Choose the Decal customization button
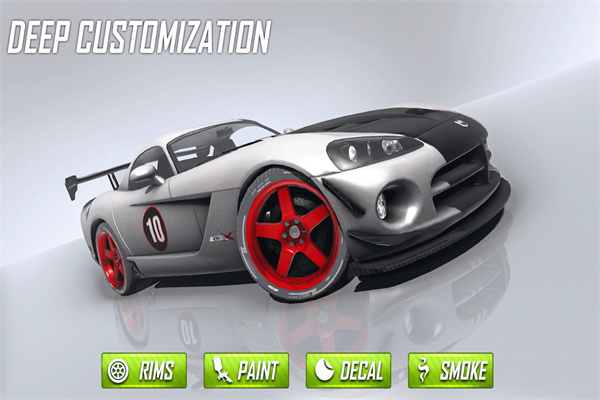Screen dimensions: 600x400 348,370
